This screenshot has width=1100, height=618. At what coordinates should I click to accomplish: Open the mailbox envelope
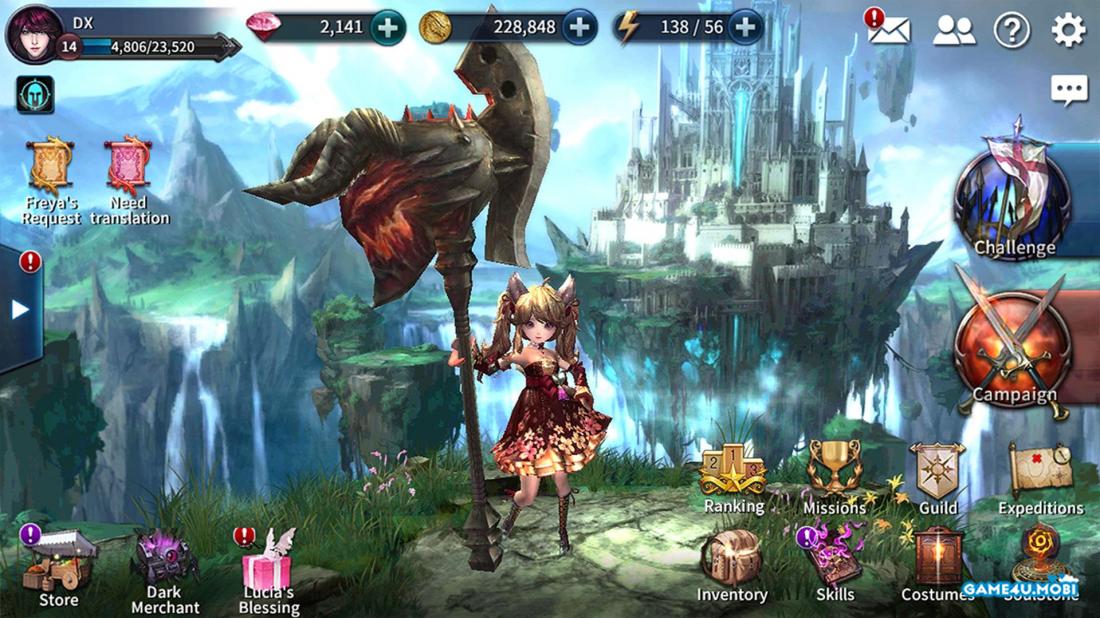tap(889, 30)
